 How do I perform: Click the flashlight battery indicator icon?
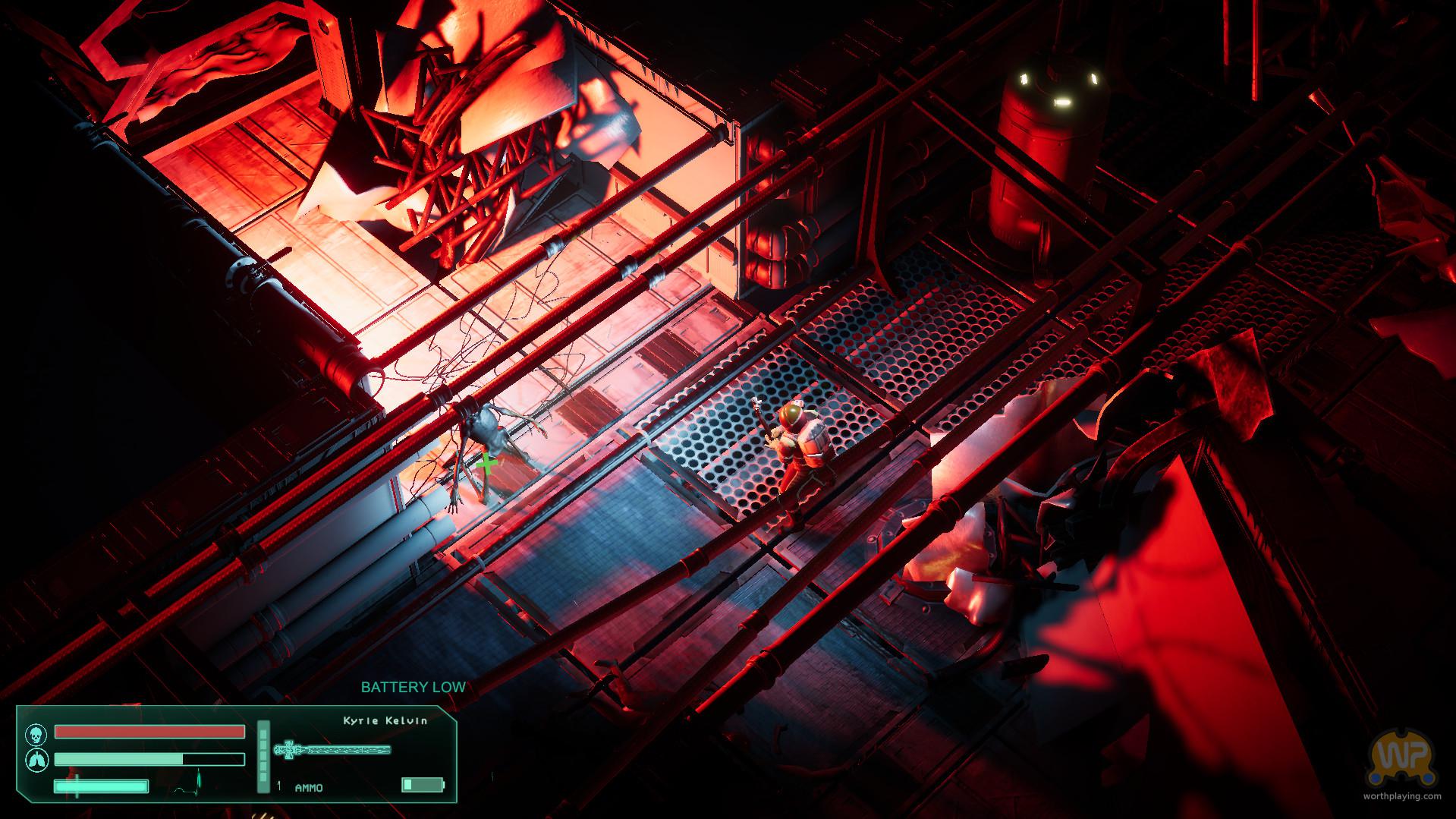pos(423,785)
